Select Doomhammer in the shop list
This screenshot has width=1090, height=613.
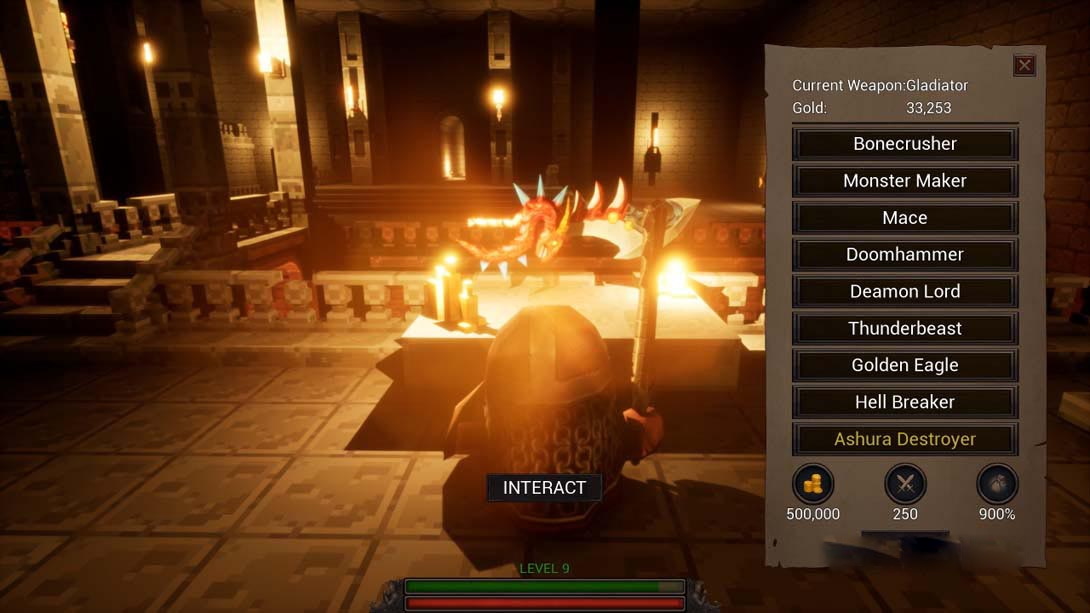[905, 255]
